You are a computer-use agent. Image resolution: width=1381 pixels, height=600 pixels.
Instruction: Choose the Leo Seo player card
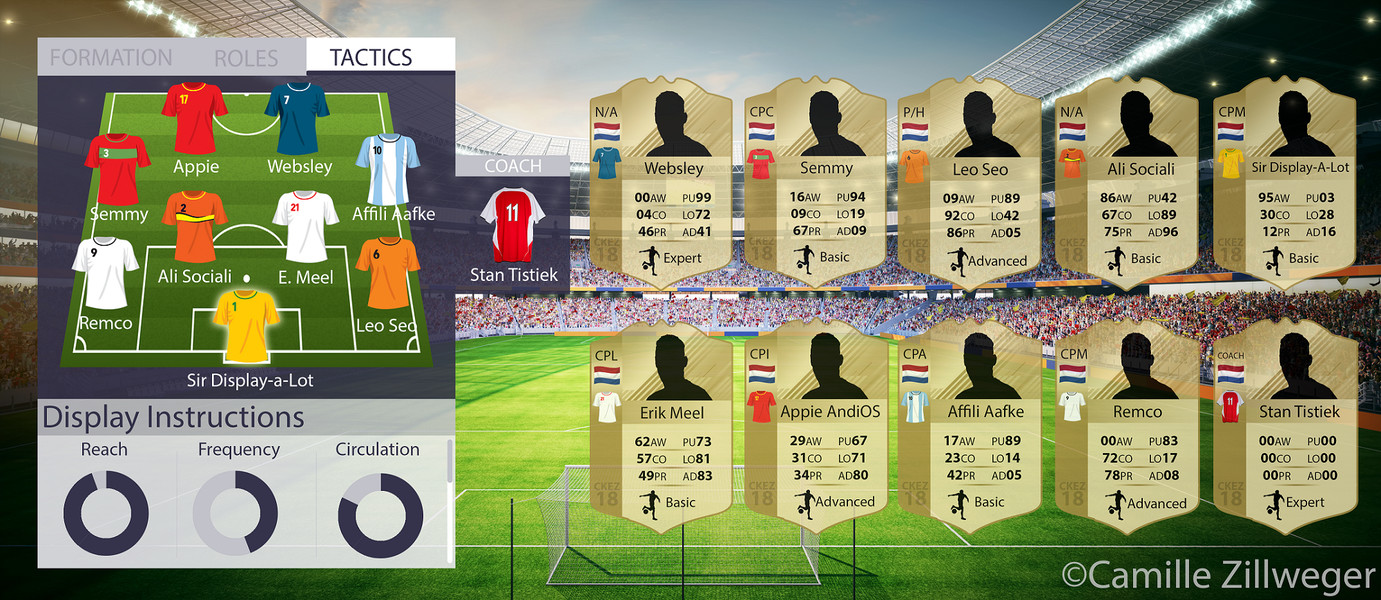(x=967, y=180)
